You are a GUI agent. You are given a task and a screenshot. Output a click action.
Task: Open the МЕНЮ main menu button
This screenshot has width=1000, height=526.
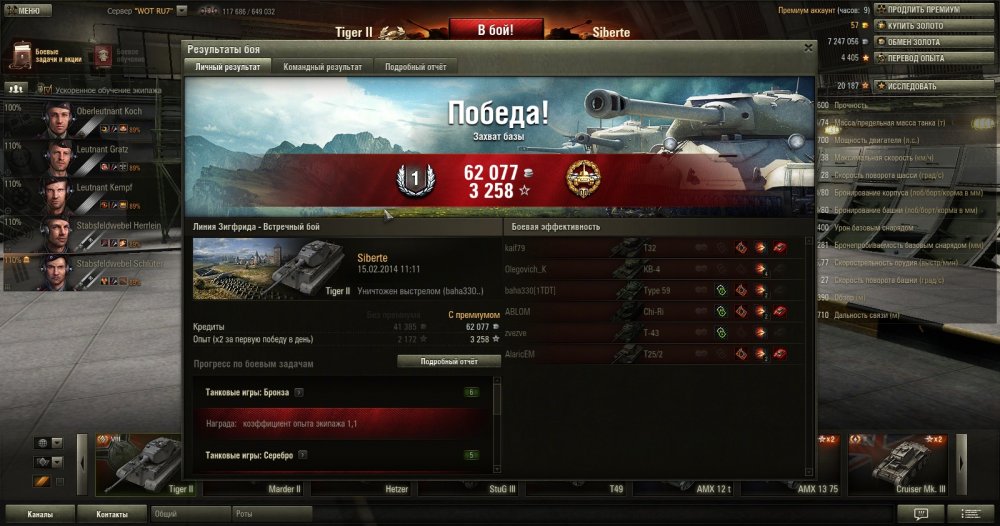[x=28, y=10]
